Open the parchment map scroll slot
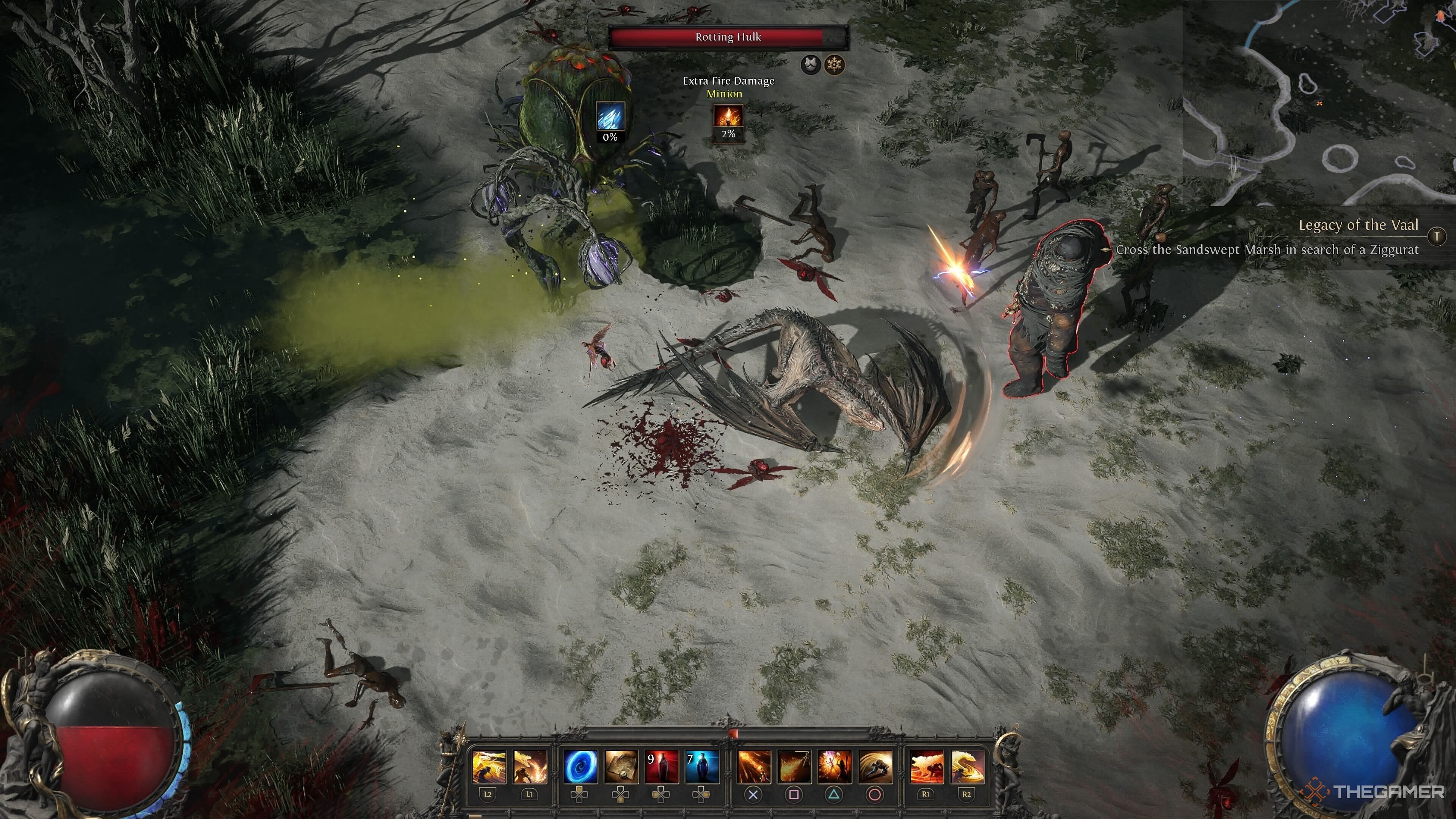This screenshot has width=1456, height=819. (621, 766)
